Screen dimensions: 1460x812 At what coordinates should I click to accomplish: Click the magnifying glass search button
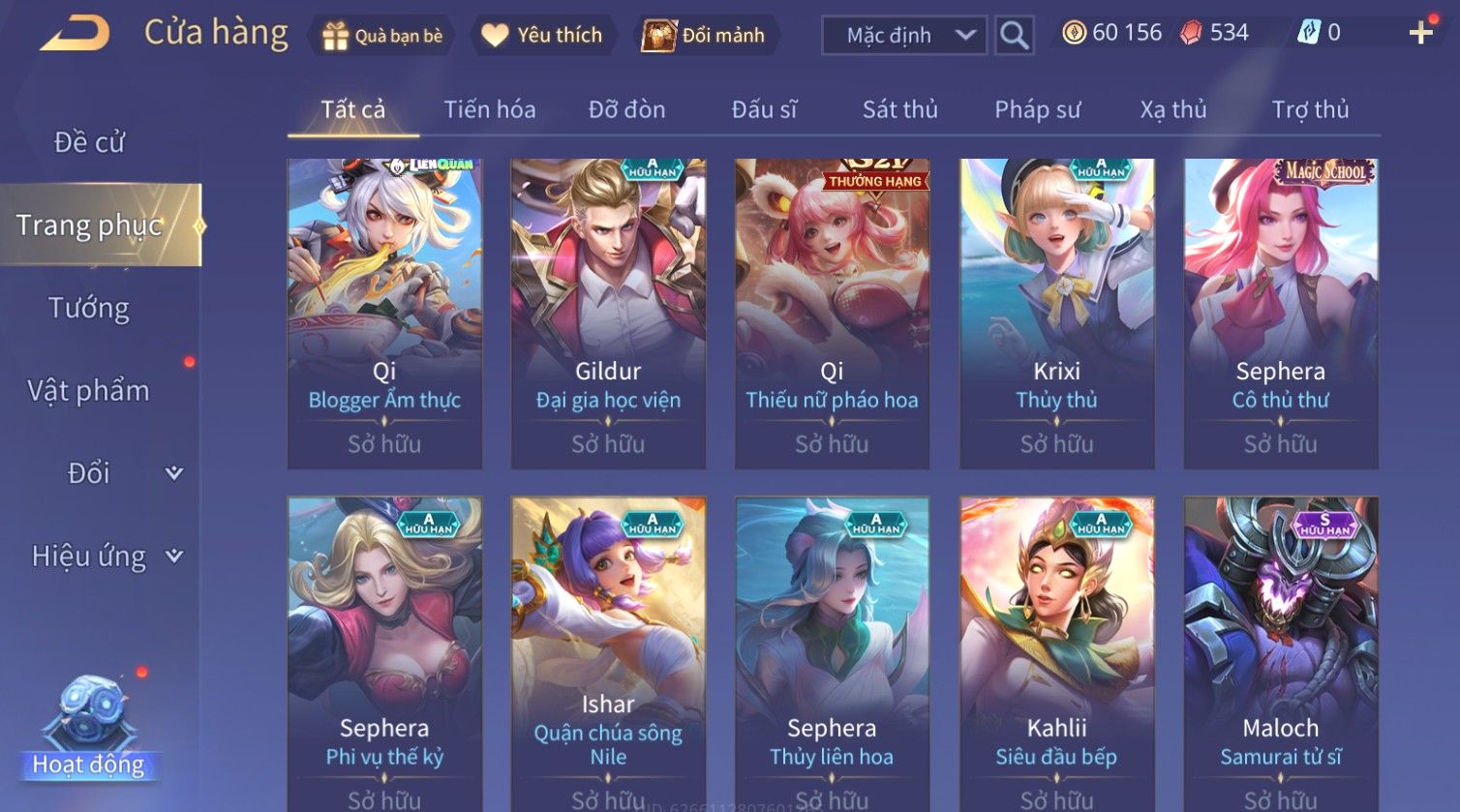pos(1014,36)
